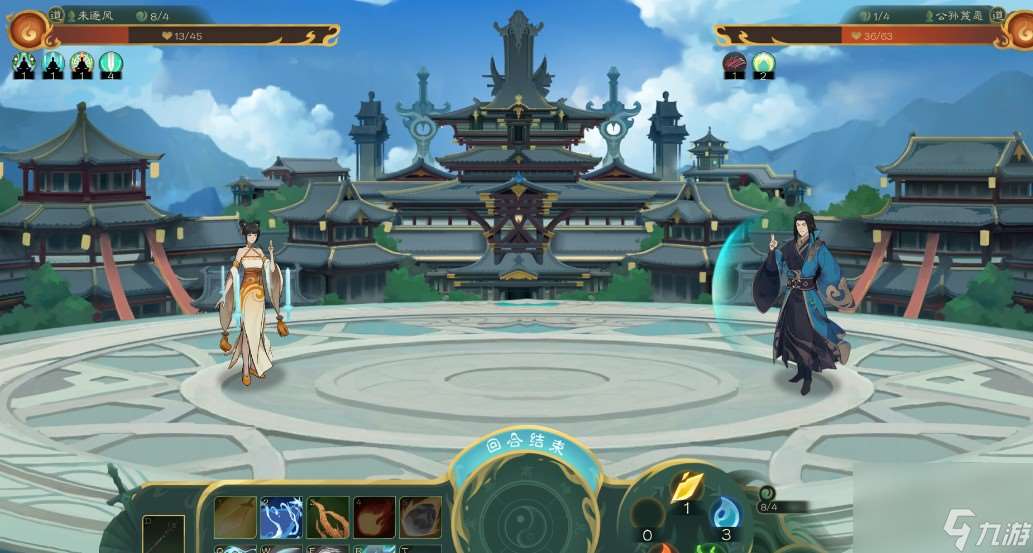Select the blue water element orb
The height and width of the screenshot is (553, 1033).
(724, 515)
